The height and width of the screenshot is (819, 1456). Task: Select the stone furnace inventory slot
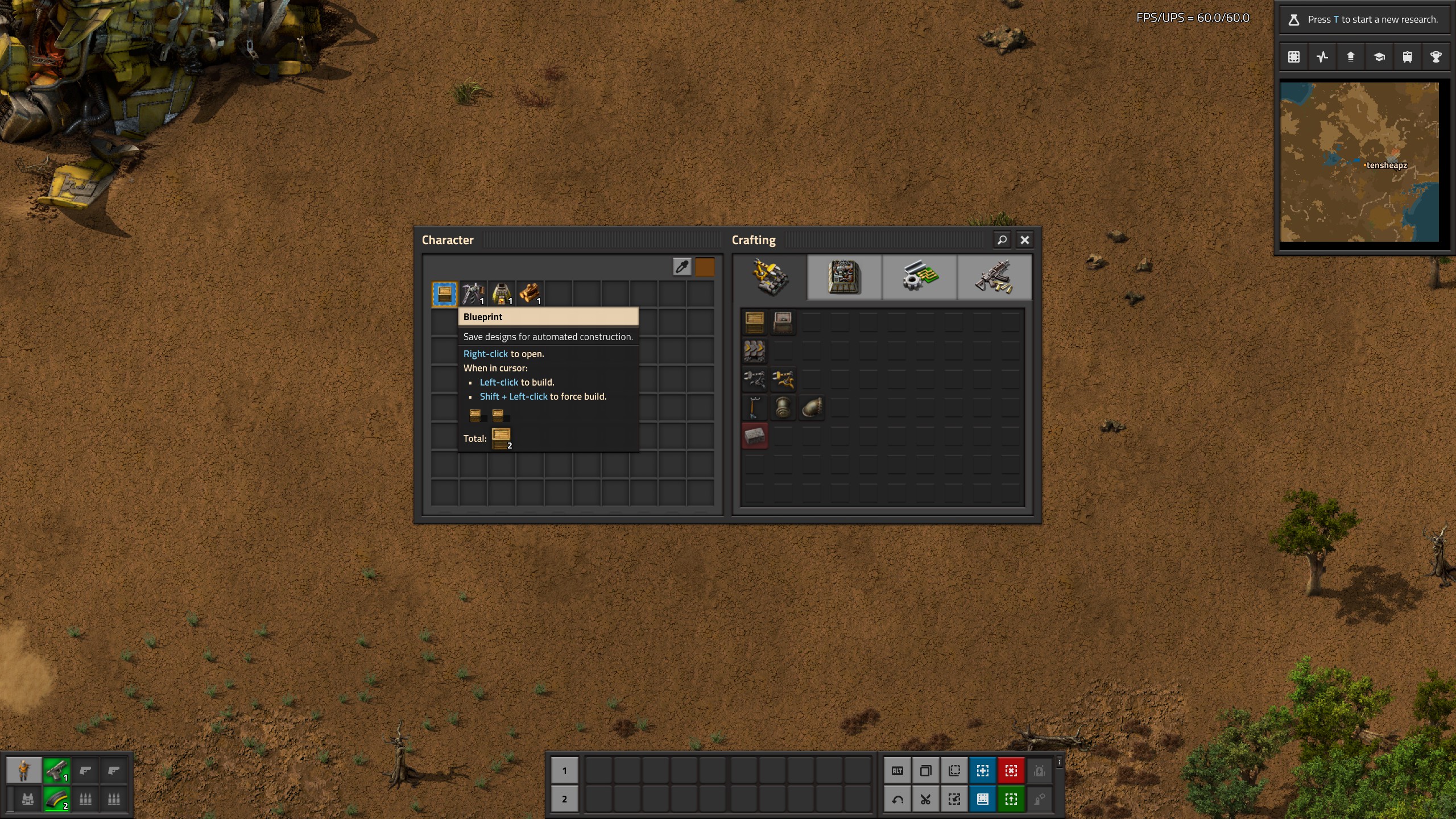coord(501,294)
